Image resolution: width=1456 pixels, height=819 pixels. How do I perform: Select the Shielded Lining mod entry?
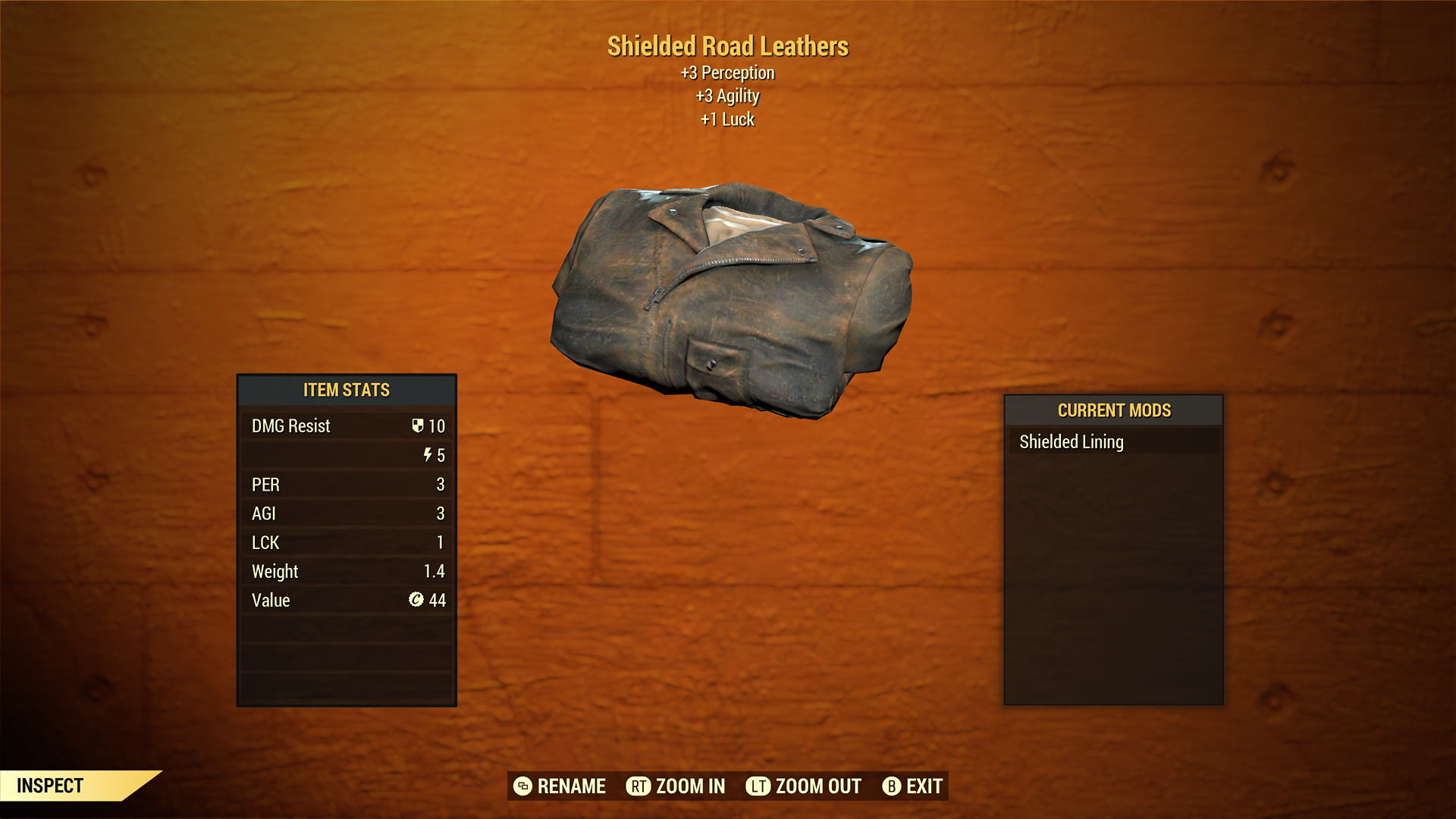point(1071,441)
